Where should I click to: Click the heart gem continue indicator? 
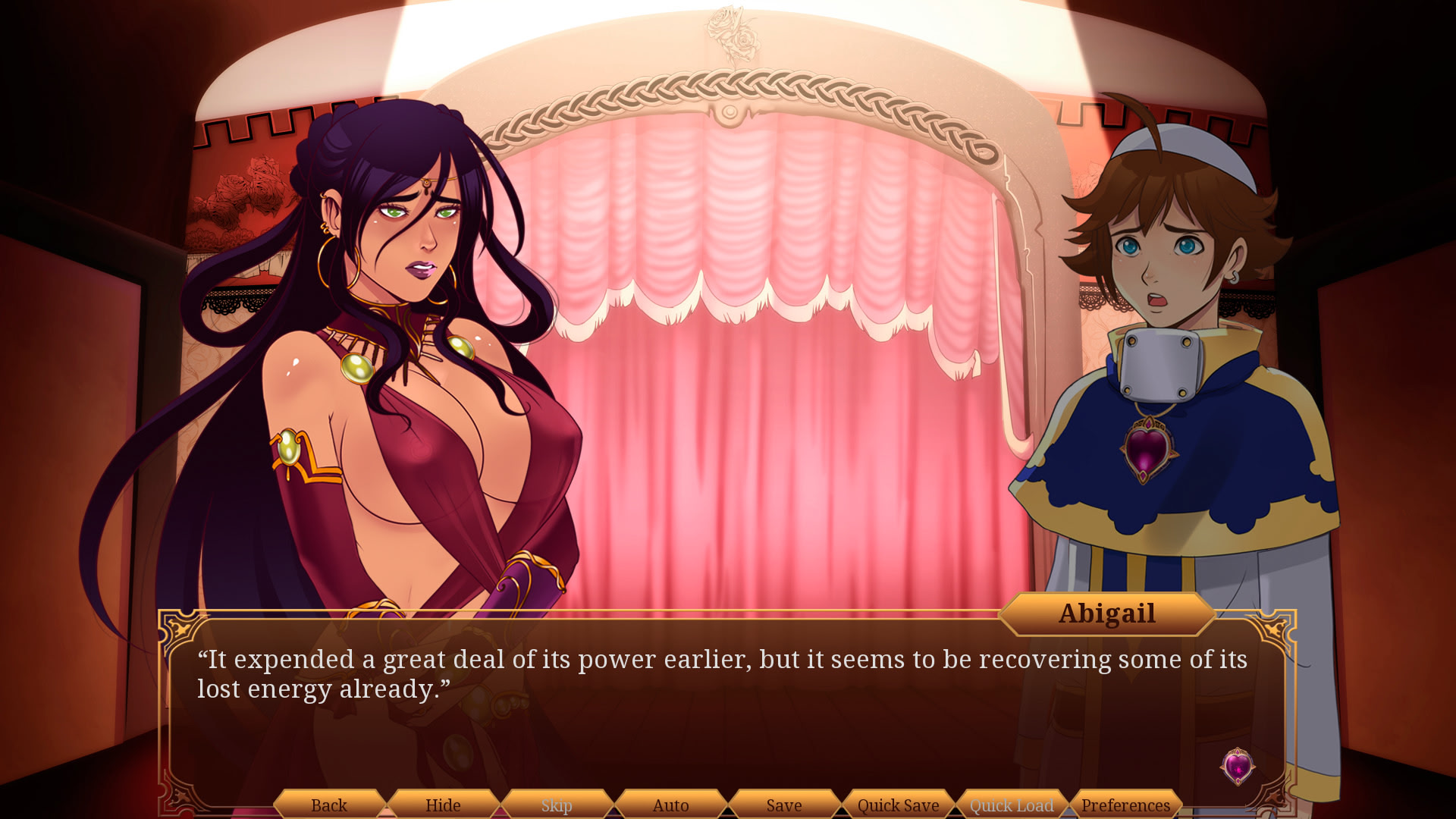(1238, 766)
